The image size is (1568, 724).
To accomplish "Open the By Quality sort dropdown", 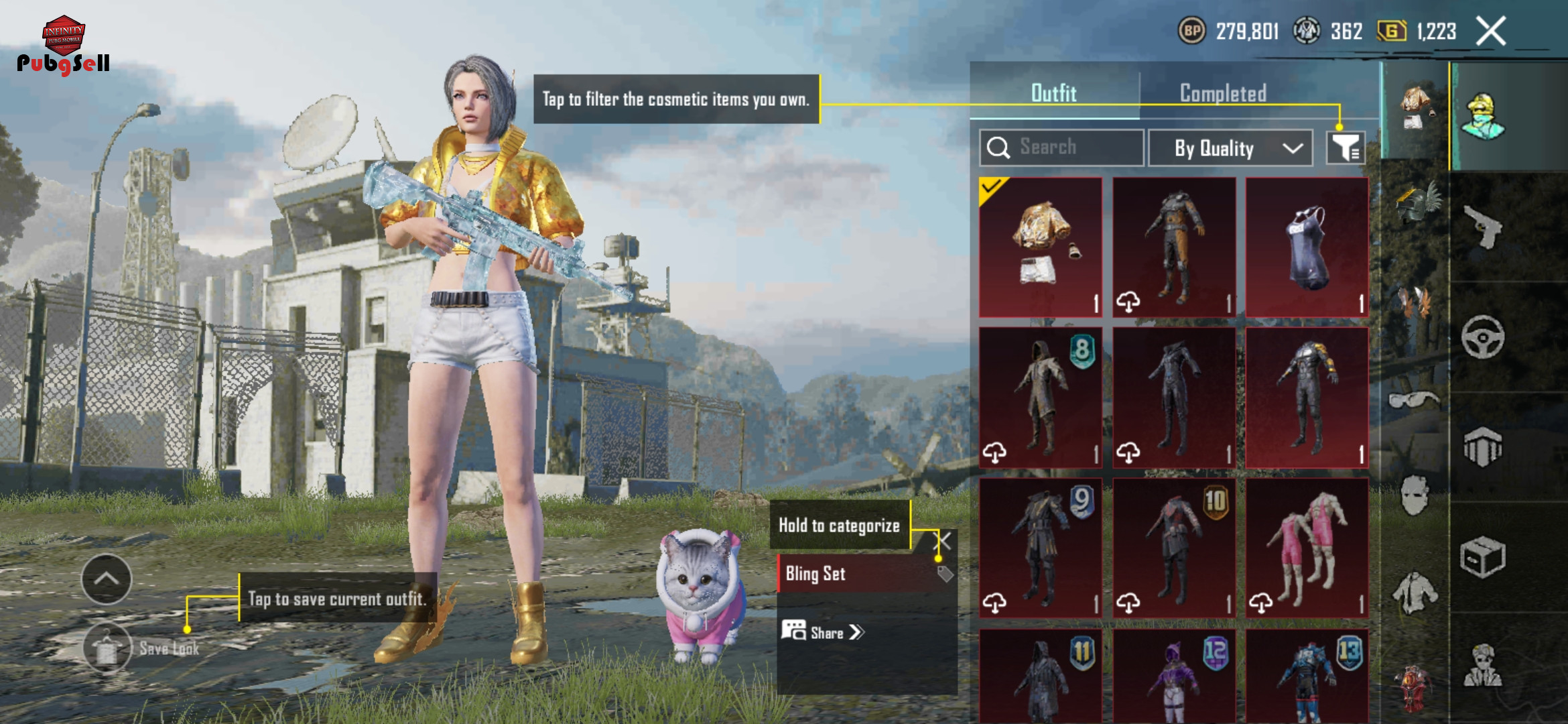I will [1230, 148].
